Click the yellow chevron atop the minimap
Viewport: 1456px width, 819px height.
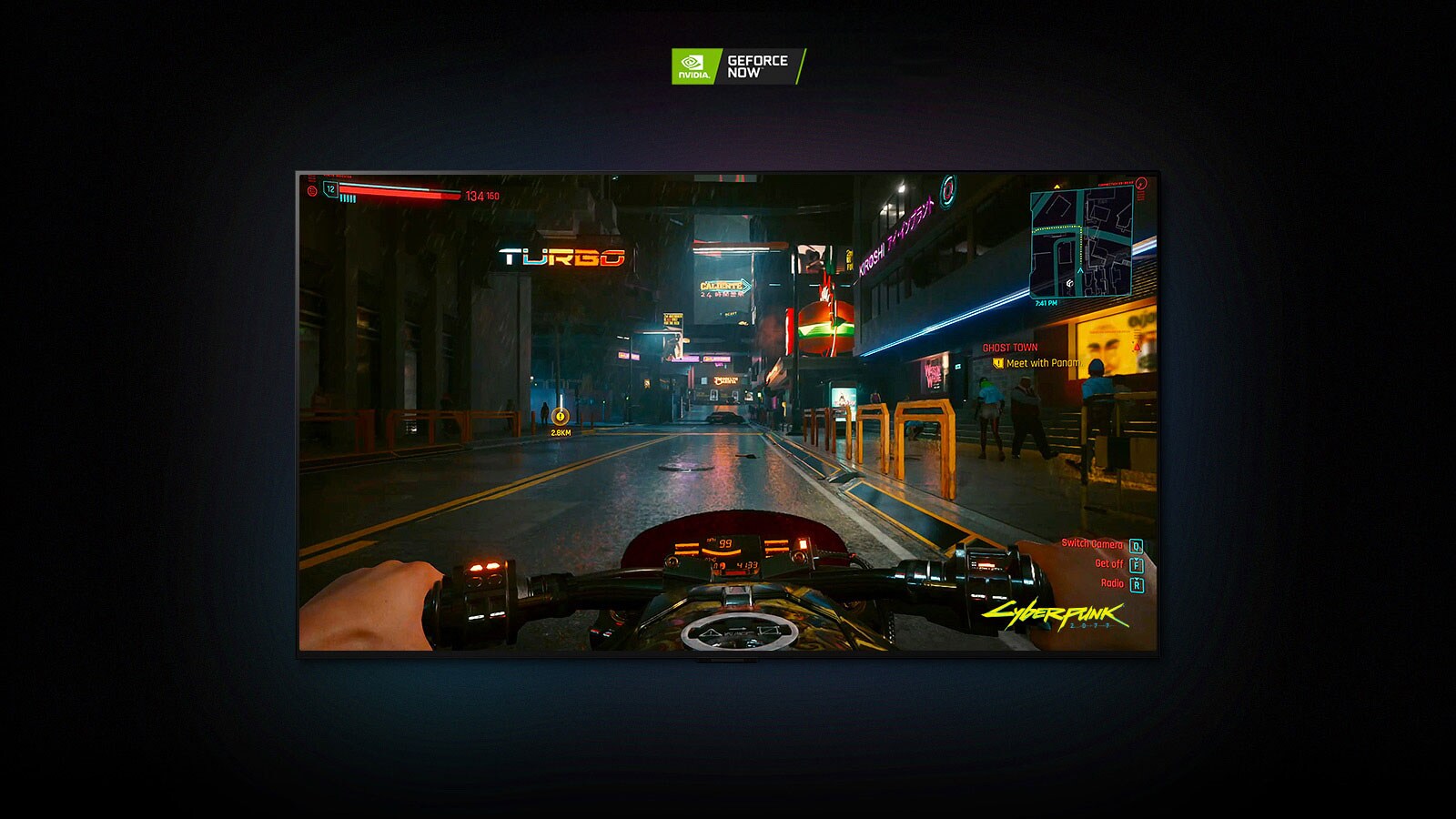click(1057, 187)
